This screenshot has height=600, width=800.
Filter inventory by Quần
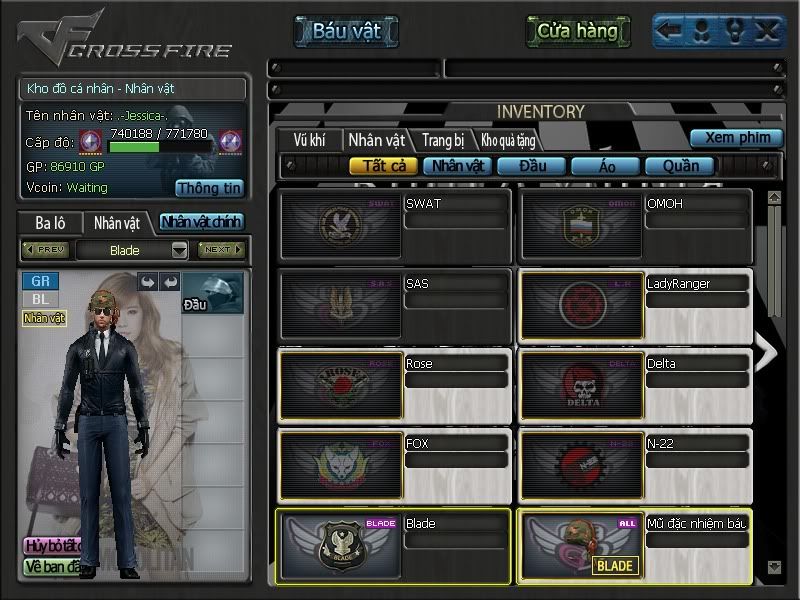[680, 166]
